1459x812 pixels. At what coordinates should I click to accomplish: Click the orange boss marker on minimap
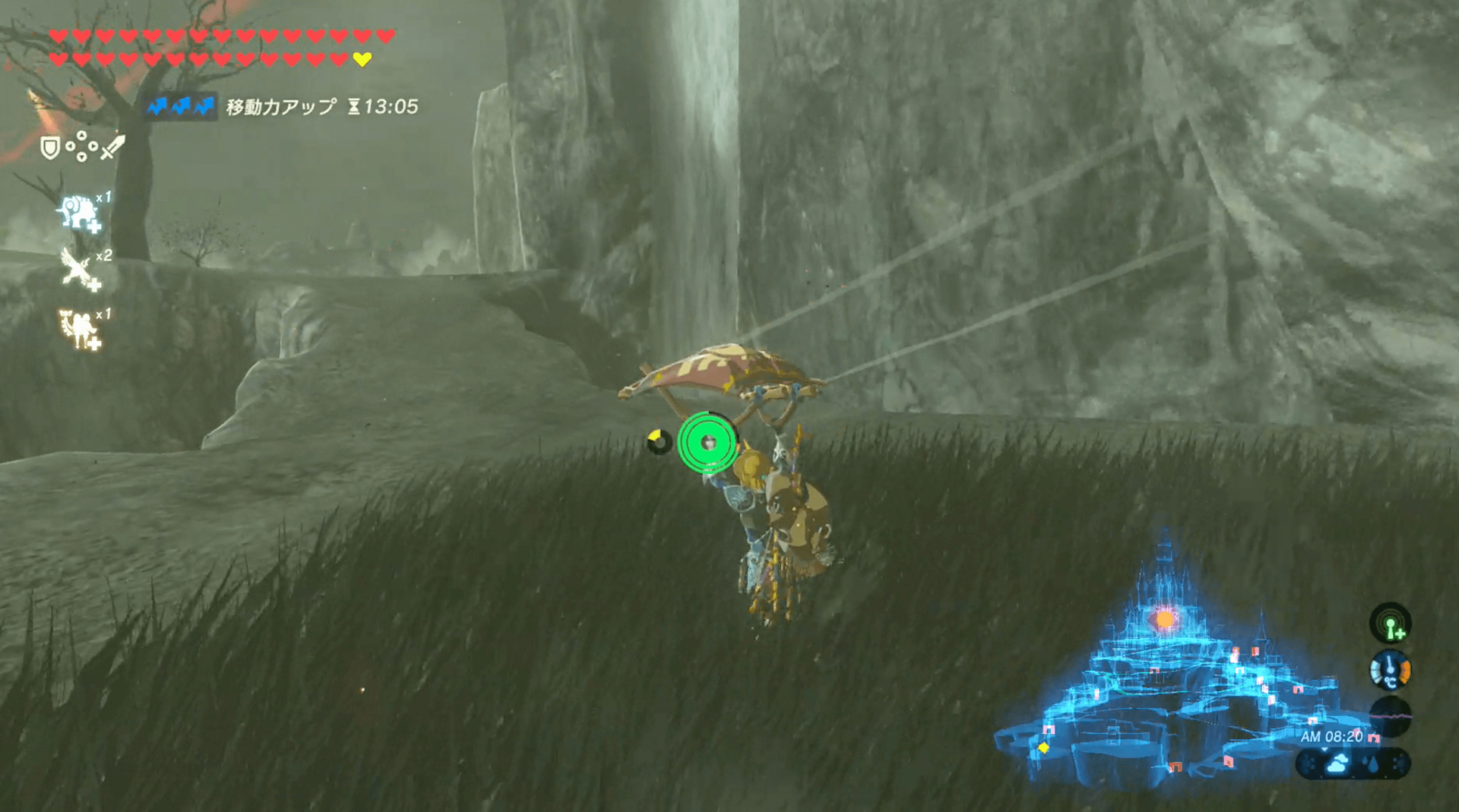coord(1163,620)
